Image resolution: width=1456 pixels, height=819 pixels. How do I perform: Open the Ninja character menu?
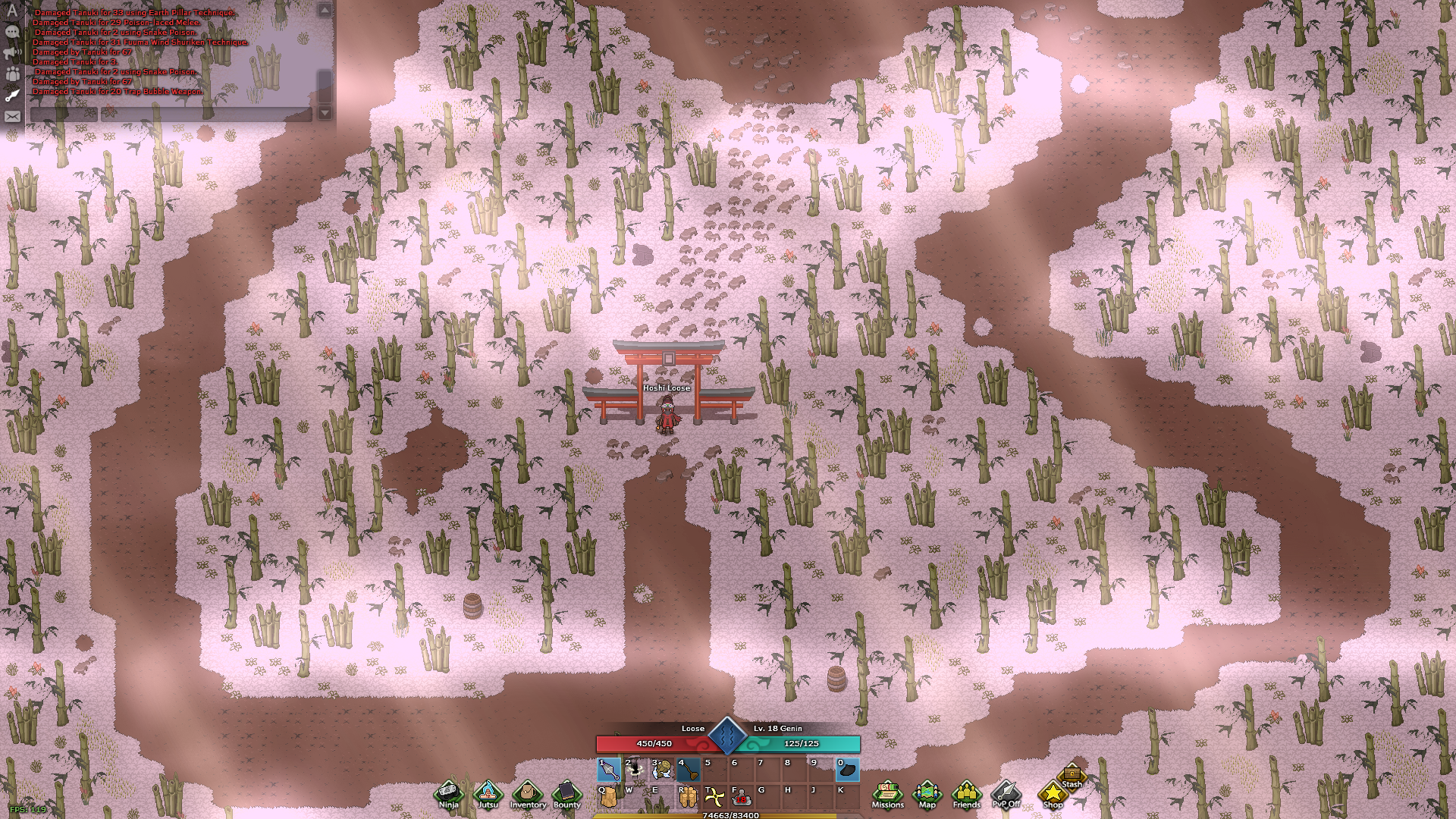[448, 794]
